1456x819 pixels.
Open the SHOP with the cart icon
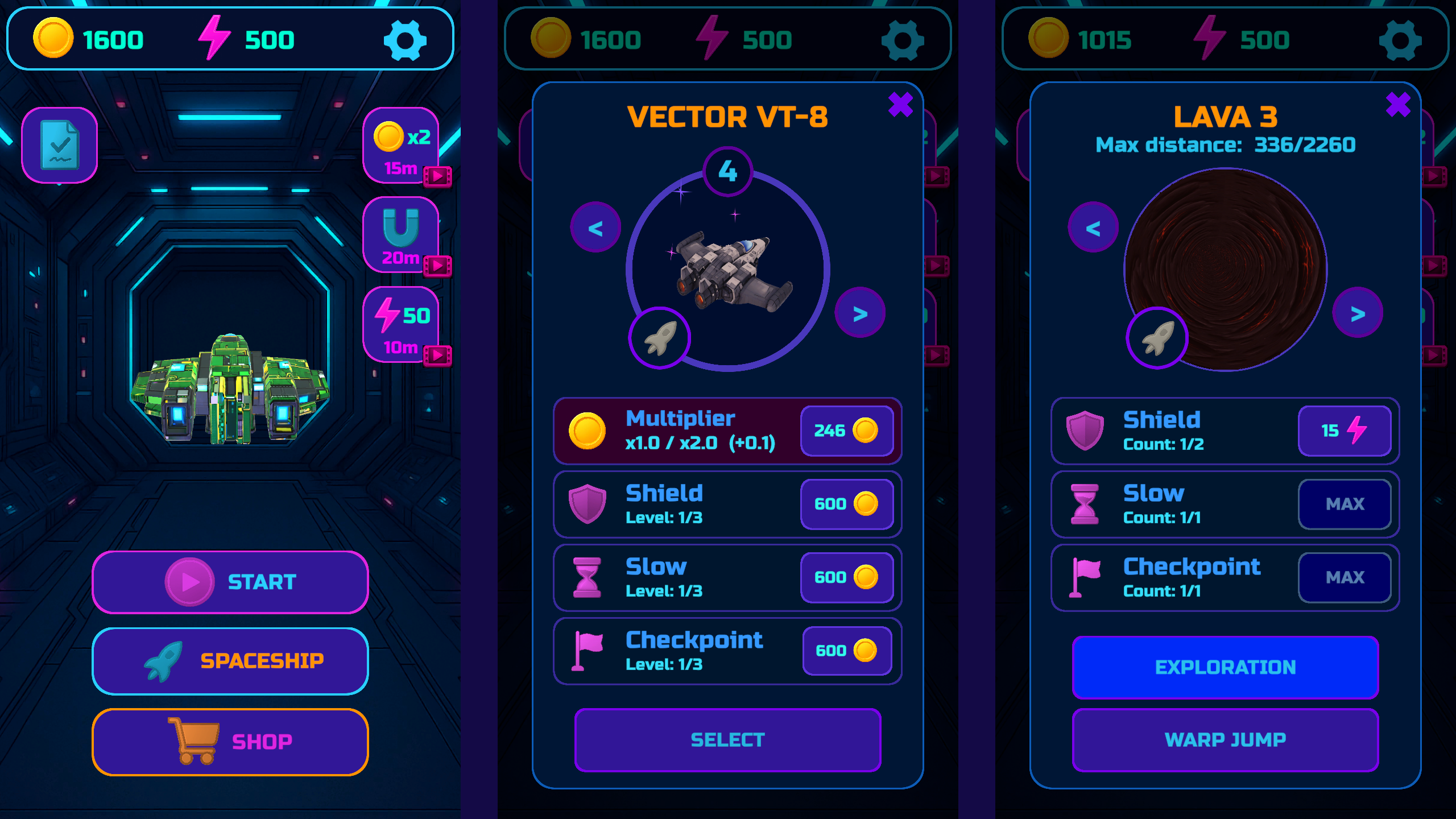tap(230, 741)
